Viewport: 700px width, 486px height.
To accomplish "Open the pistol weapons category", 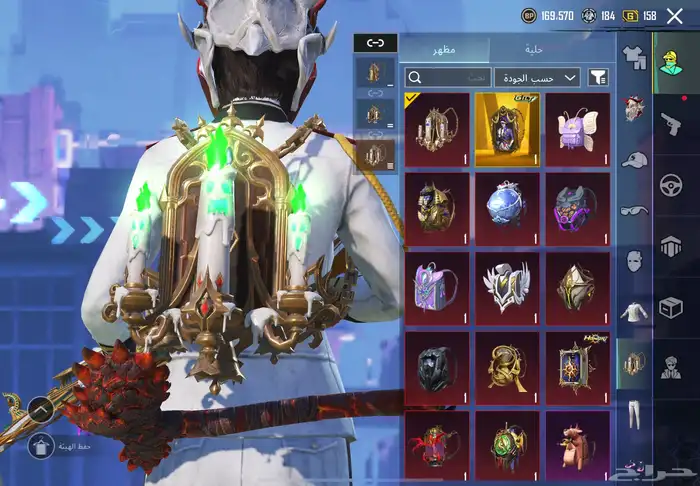I will pos(670,124).
